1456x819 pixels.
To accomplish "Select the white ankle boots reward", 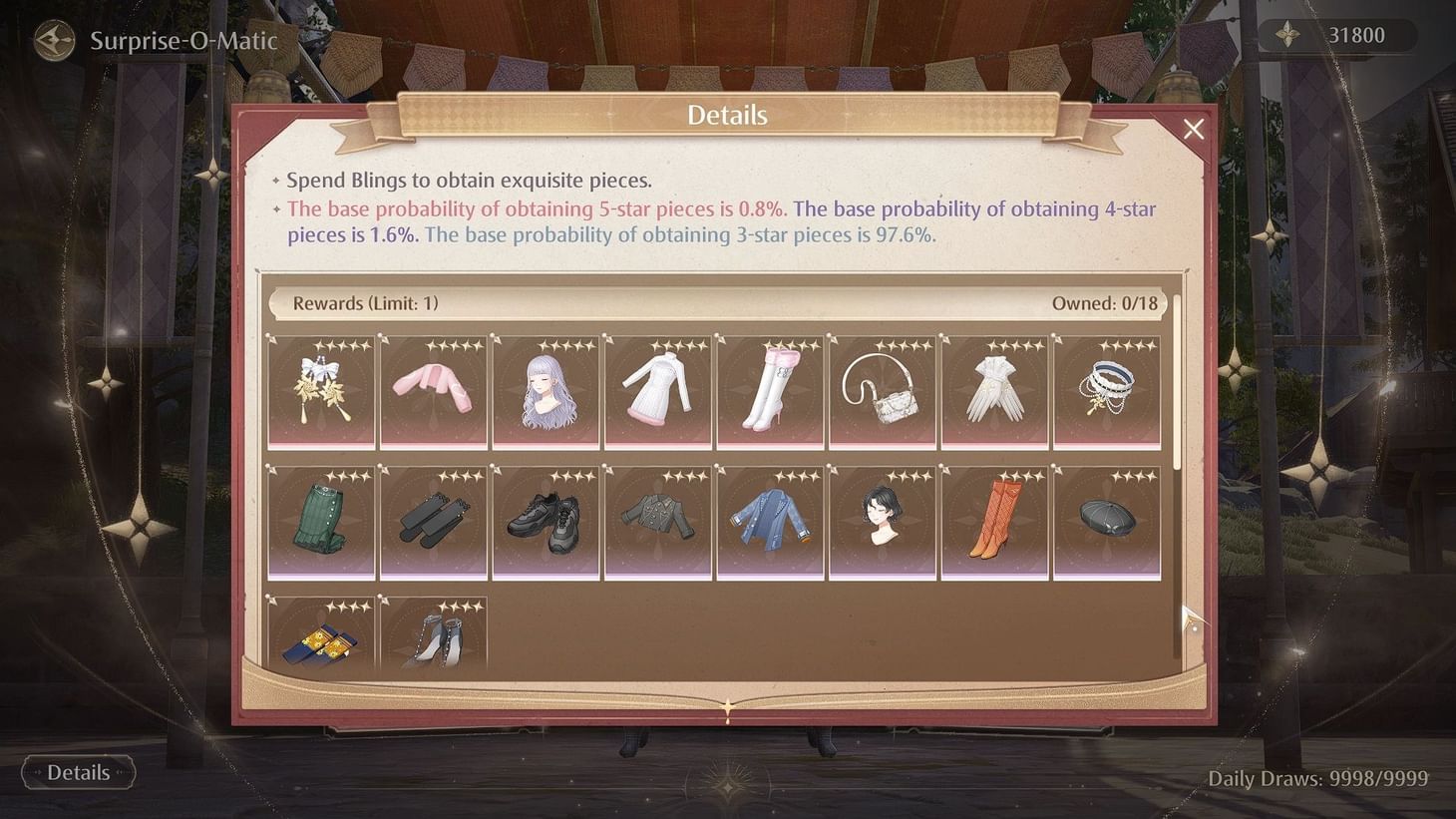I will click(x=434, y=638).
